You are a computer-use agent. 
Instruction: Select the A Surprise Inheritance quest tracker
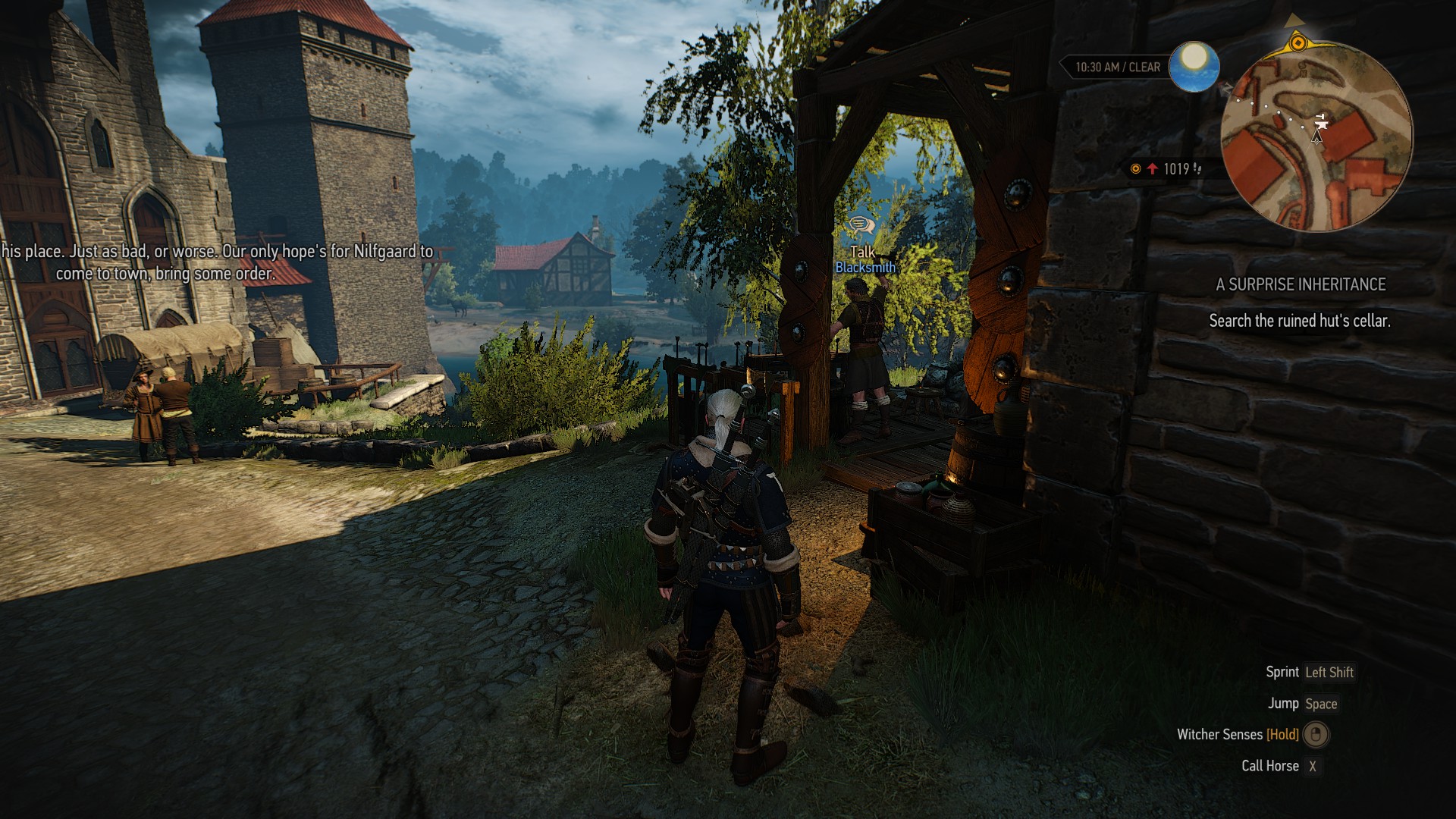tap(1300, 285)
